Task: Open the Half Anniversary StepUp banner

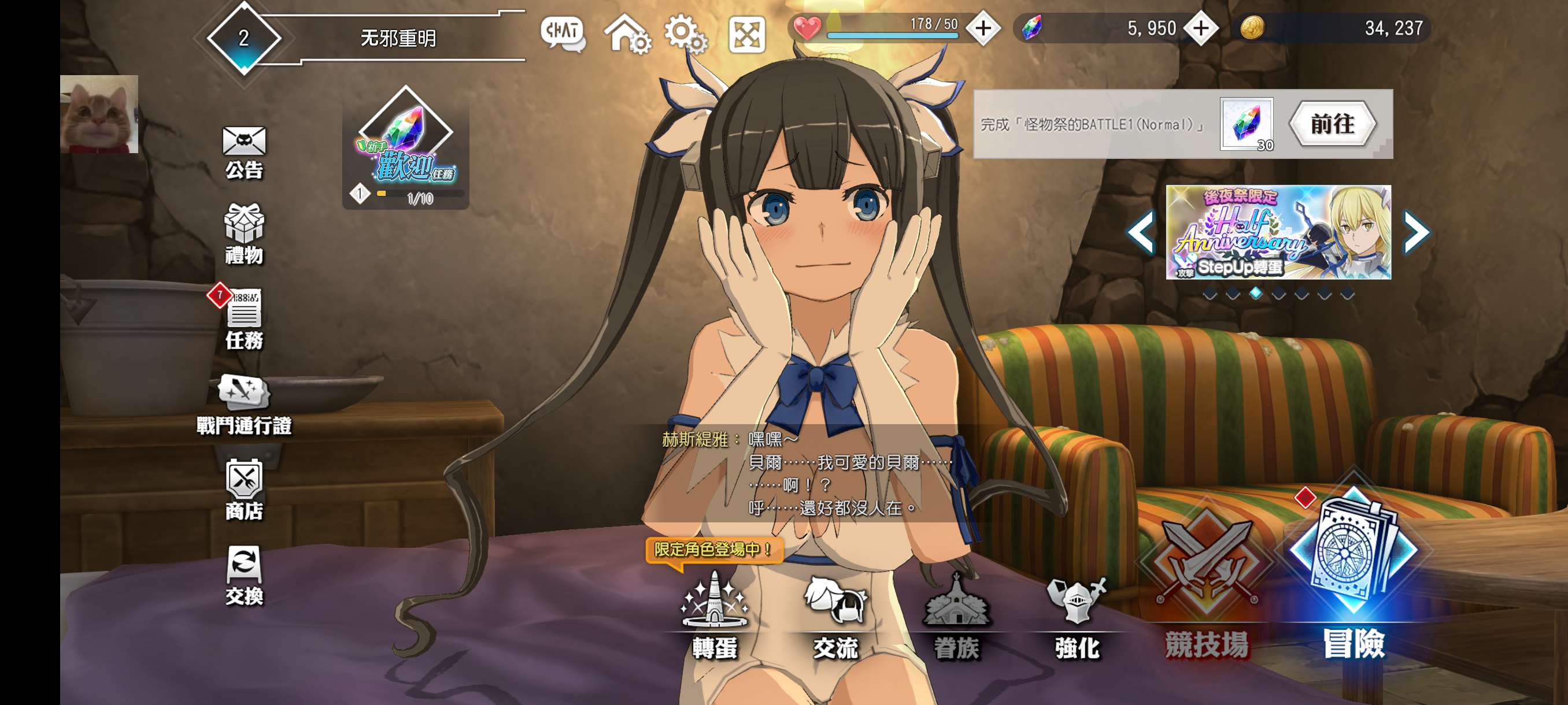Action: (1278, 232)
